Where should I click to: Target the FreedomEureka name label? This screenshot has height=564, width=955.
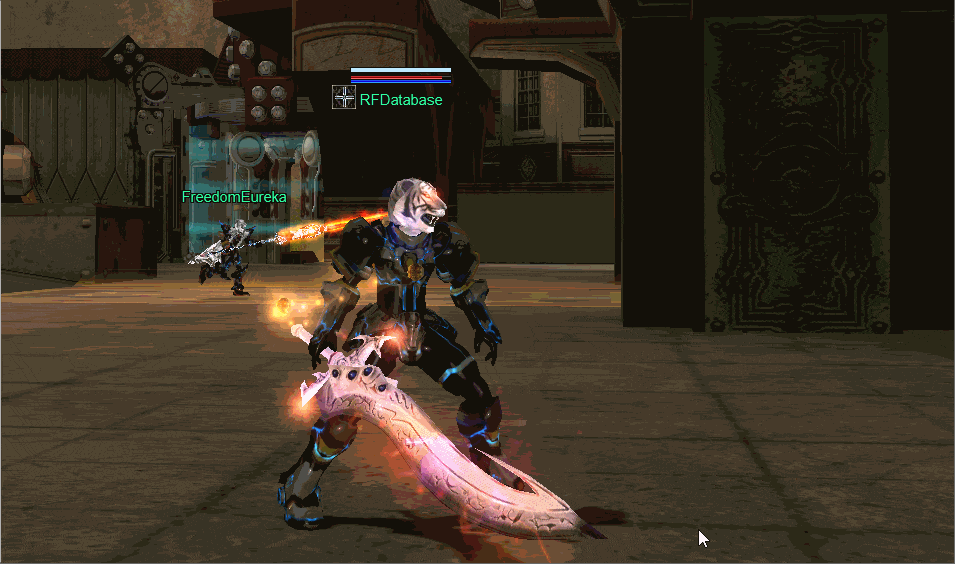(234, 197)
